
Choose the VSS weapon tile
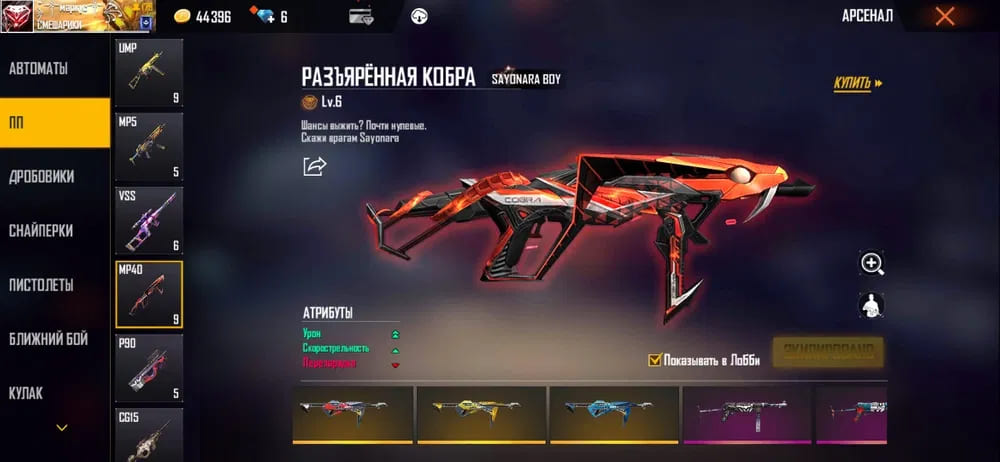pyautogui.click(x=149, y=220)
